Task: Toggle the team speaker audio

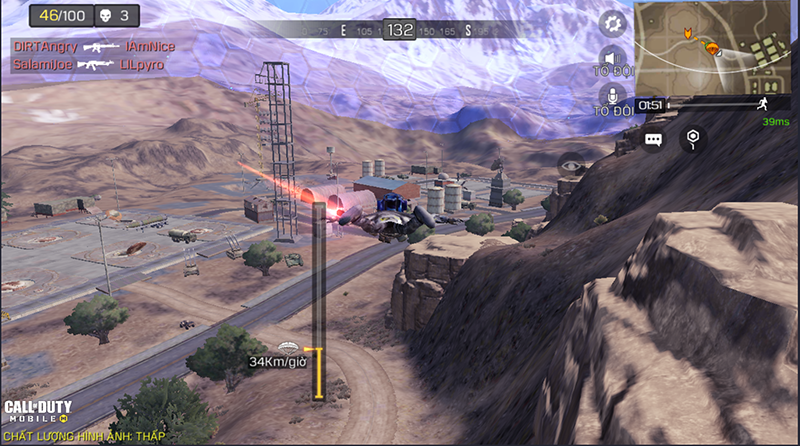Action: click(x=612, y=62)
